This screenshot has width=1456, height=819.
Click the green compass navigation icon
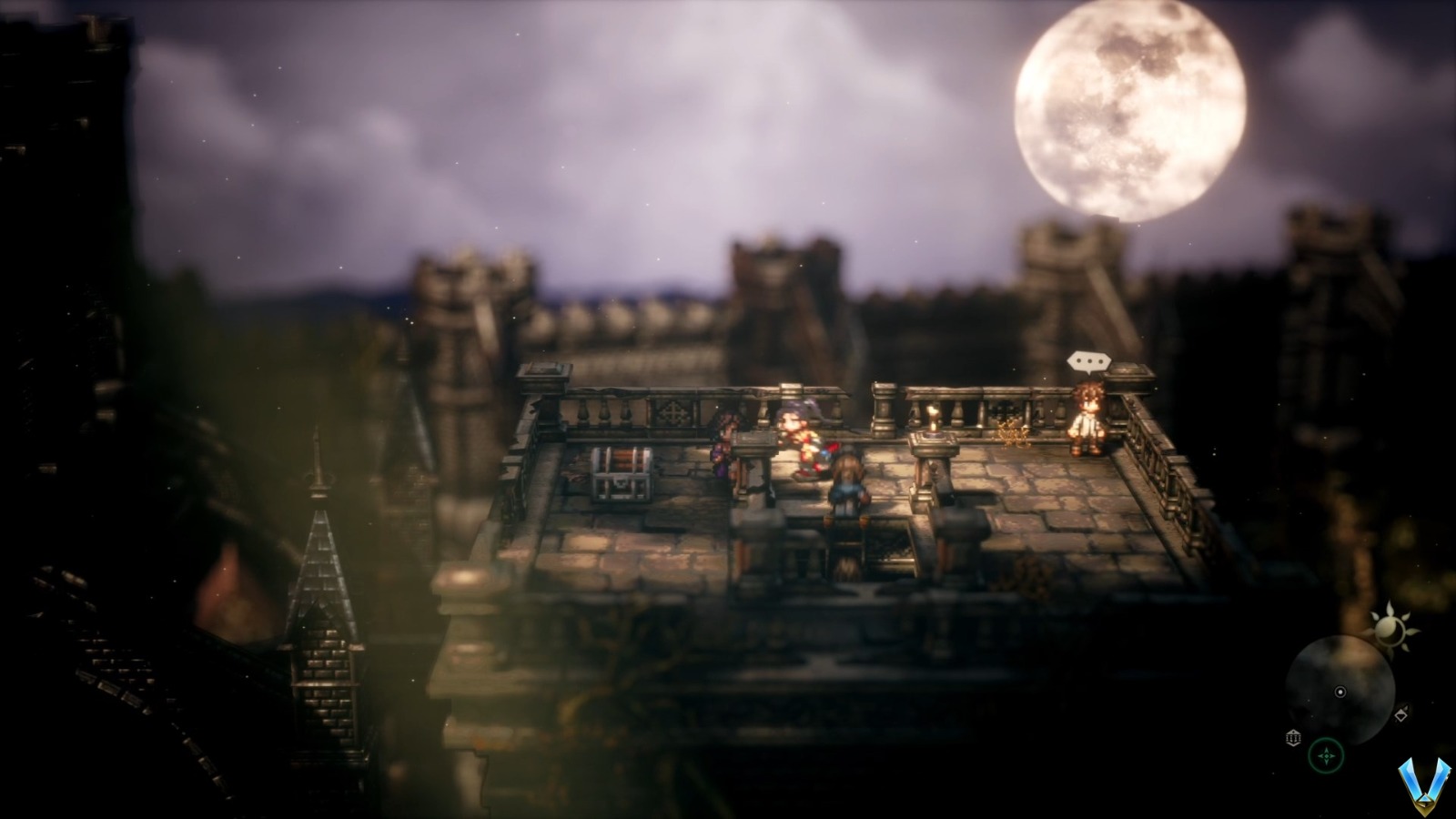[1326, 754]
